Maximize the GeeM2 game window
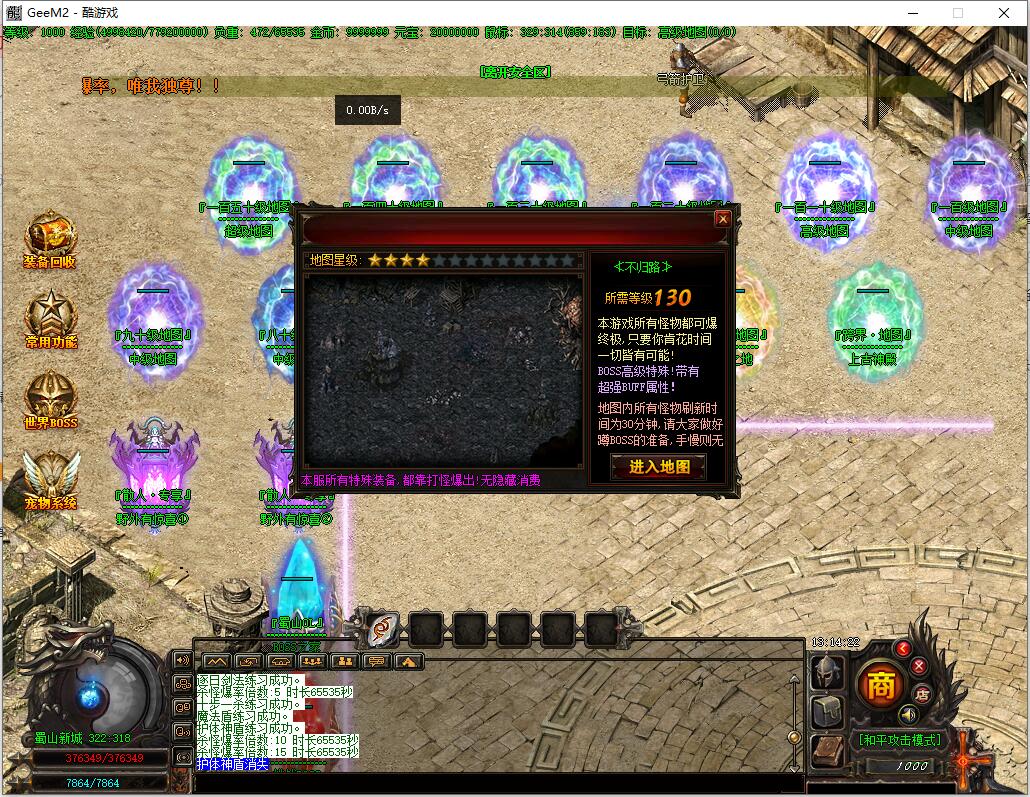1030x797 pixels. tap(958, 13)
